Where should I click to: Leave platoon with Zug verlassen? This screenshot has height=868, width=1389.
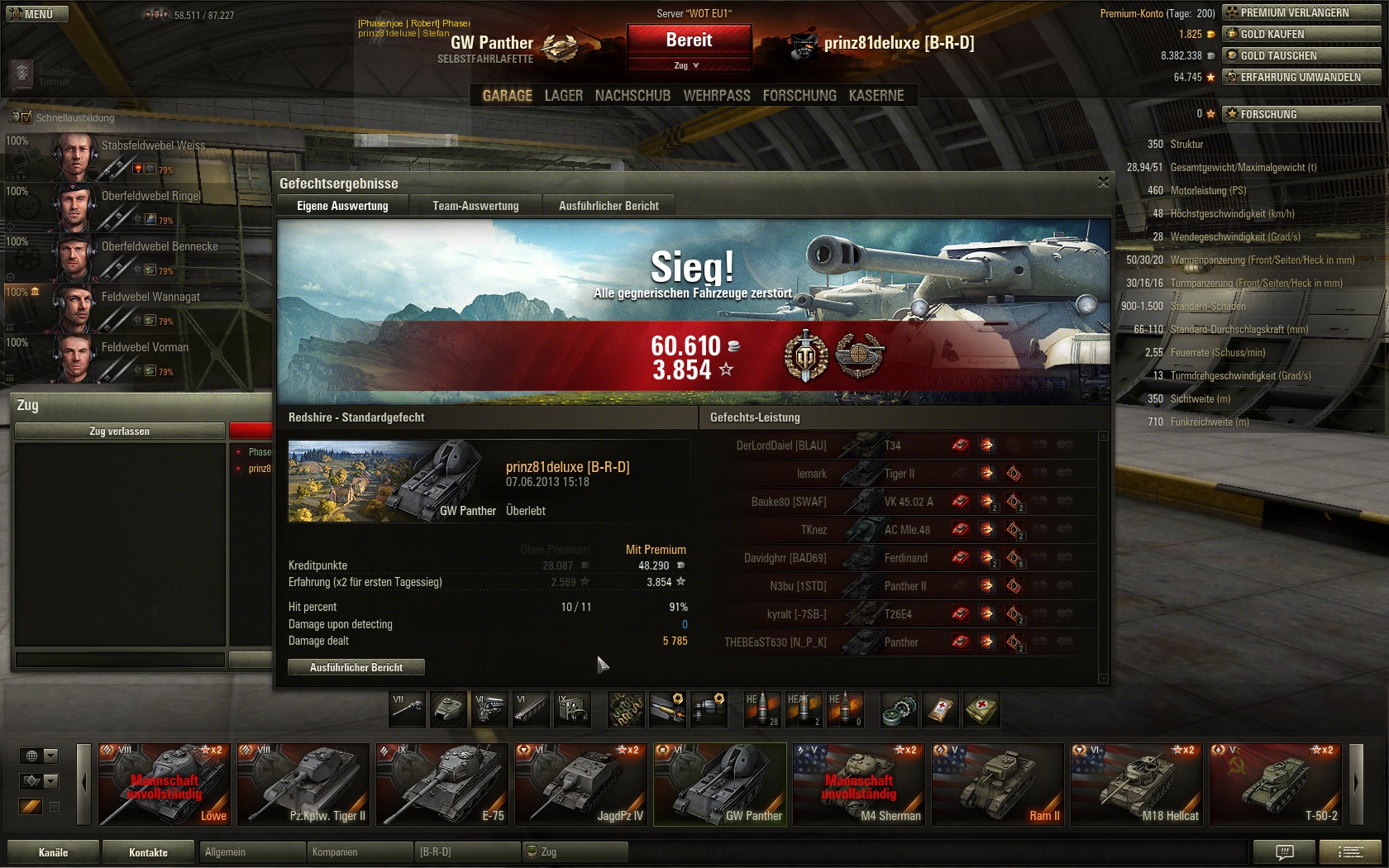tap(120, 431)
